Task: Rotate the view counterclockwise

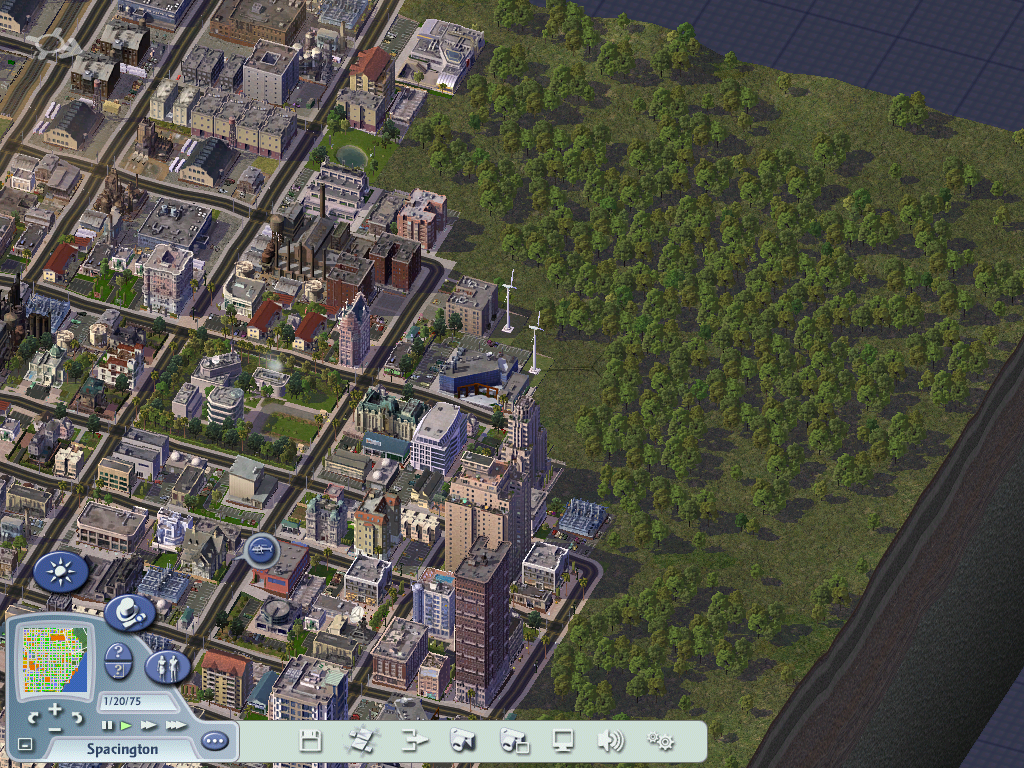Action: [34, 717]
